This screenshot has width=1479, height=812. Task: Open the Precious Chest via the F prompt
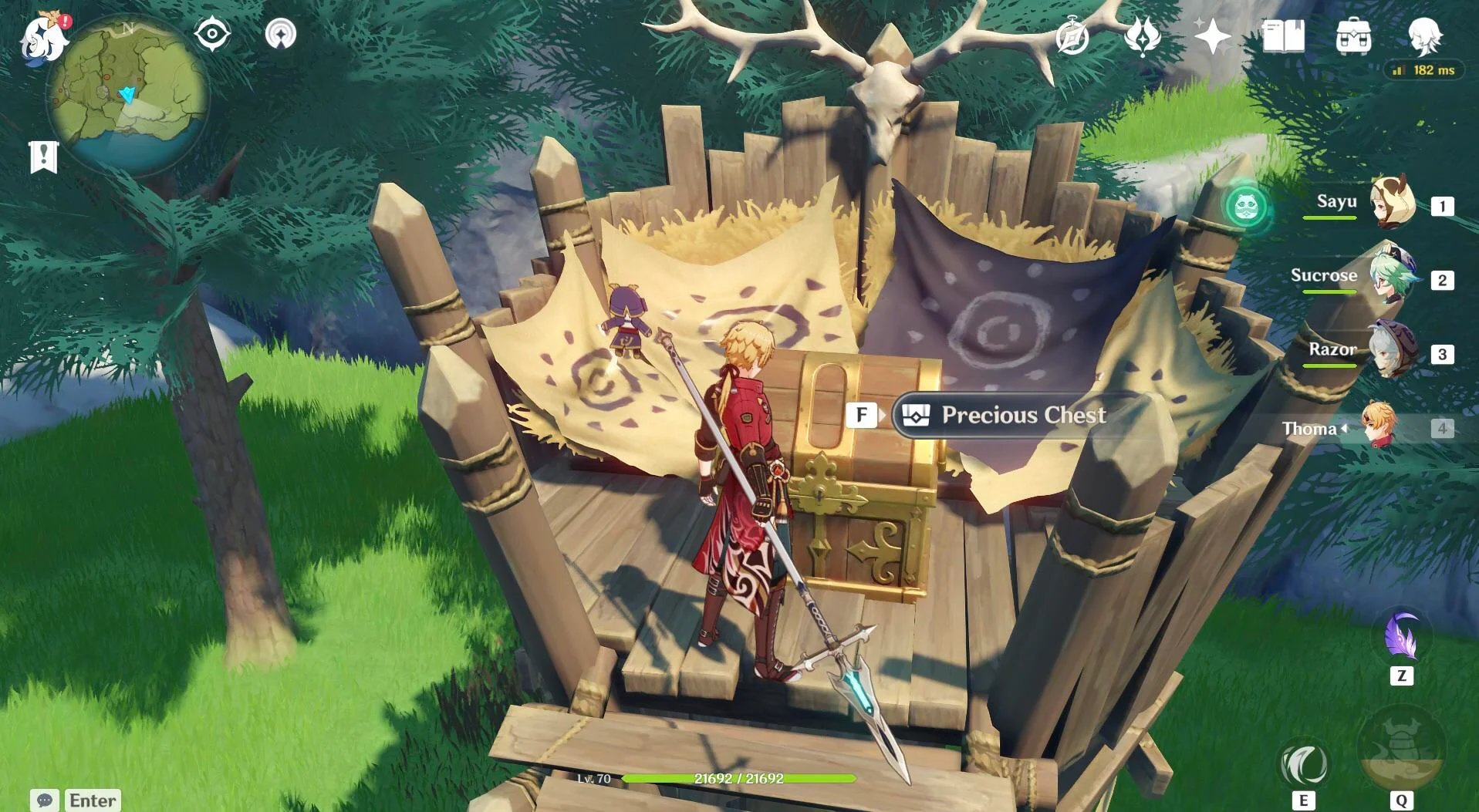862,415
